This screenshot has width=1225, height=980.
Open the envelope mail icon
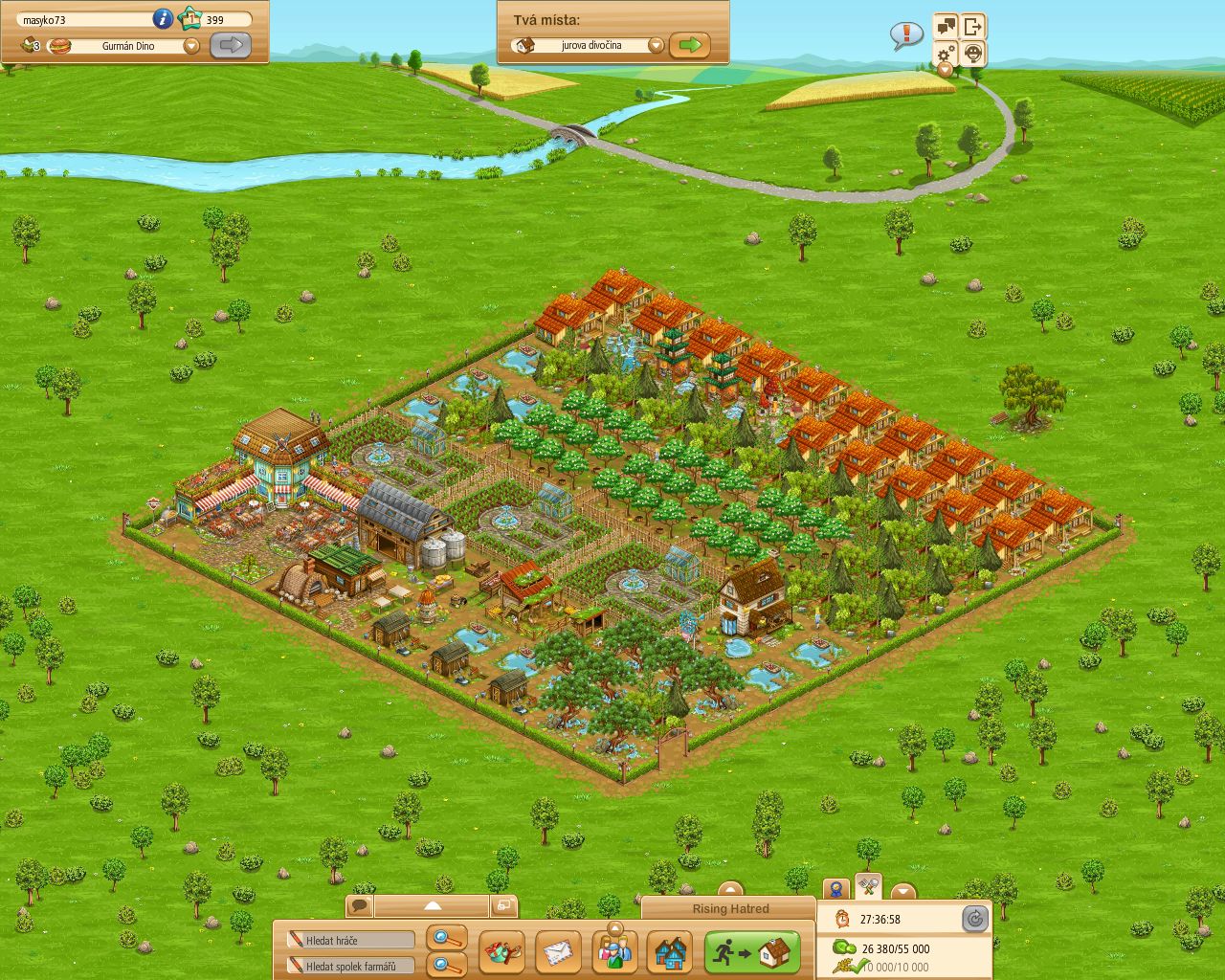pos(560,952)
